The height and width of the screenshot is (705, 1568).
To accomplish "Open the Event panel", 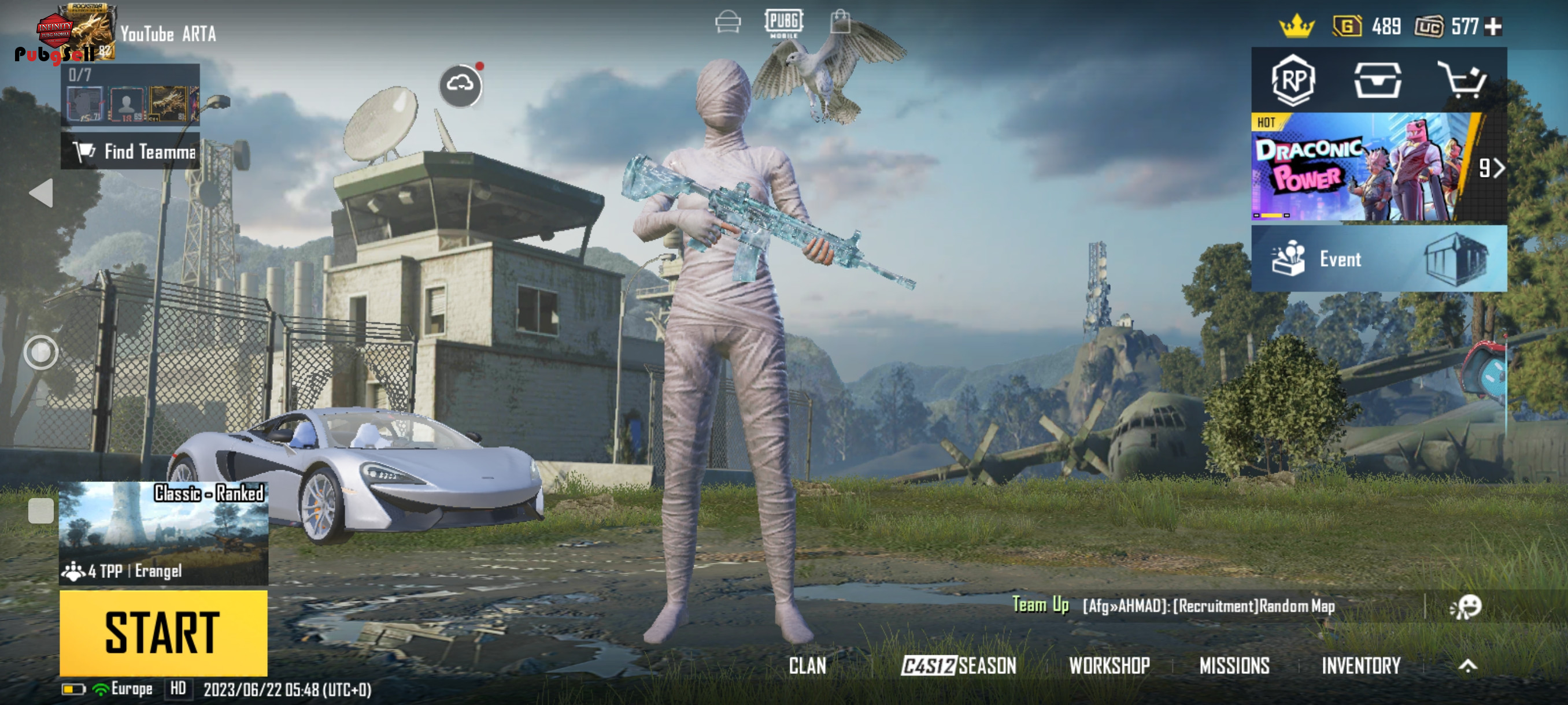I will point(1378,259).
